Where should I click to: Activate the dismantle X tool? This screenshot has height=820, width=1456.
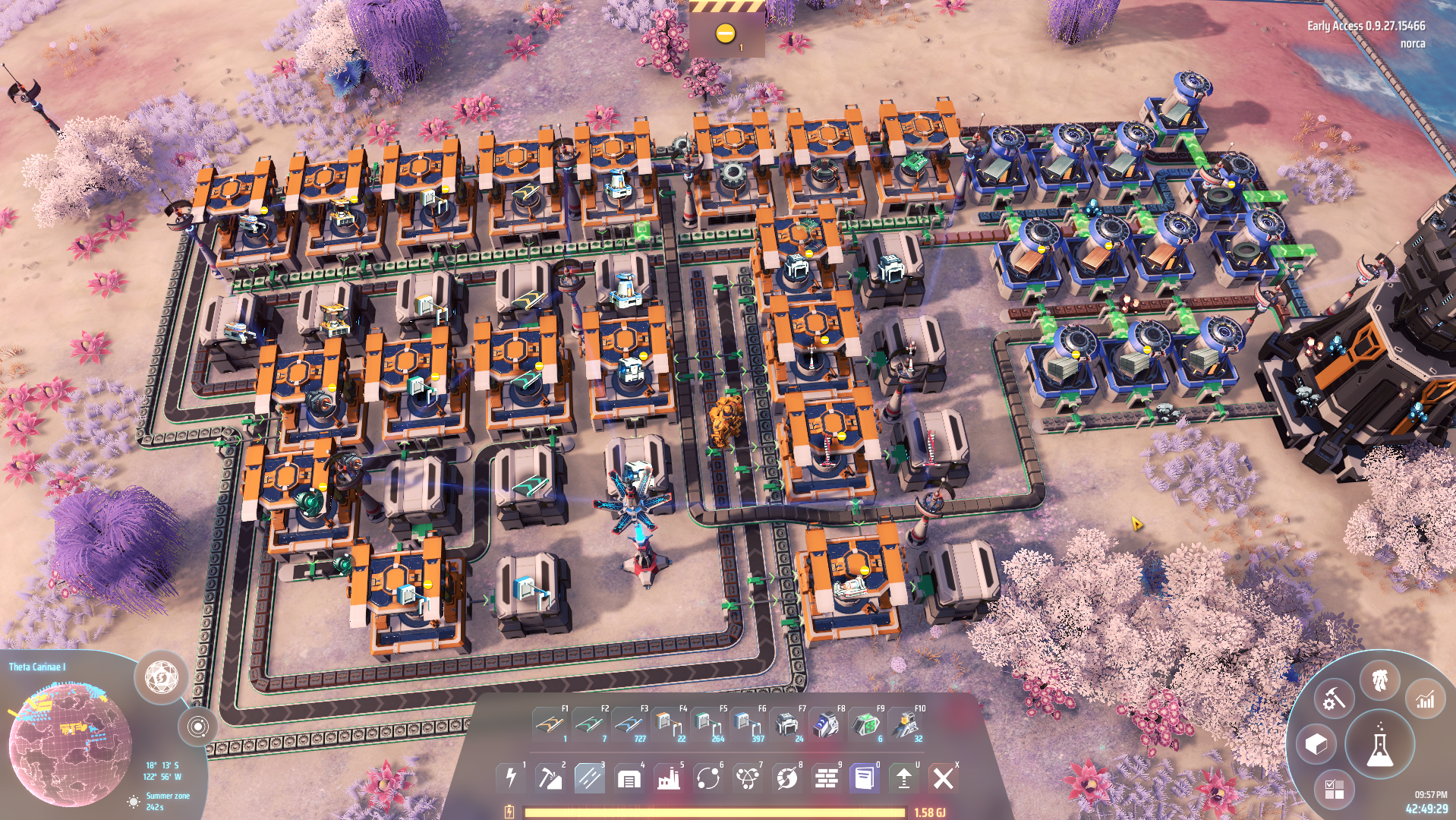[x=943, y=777]
